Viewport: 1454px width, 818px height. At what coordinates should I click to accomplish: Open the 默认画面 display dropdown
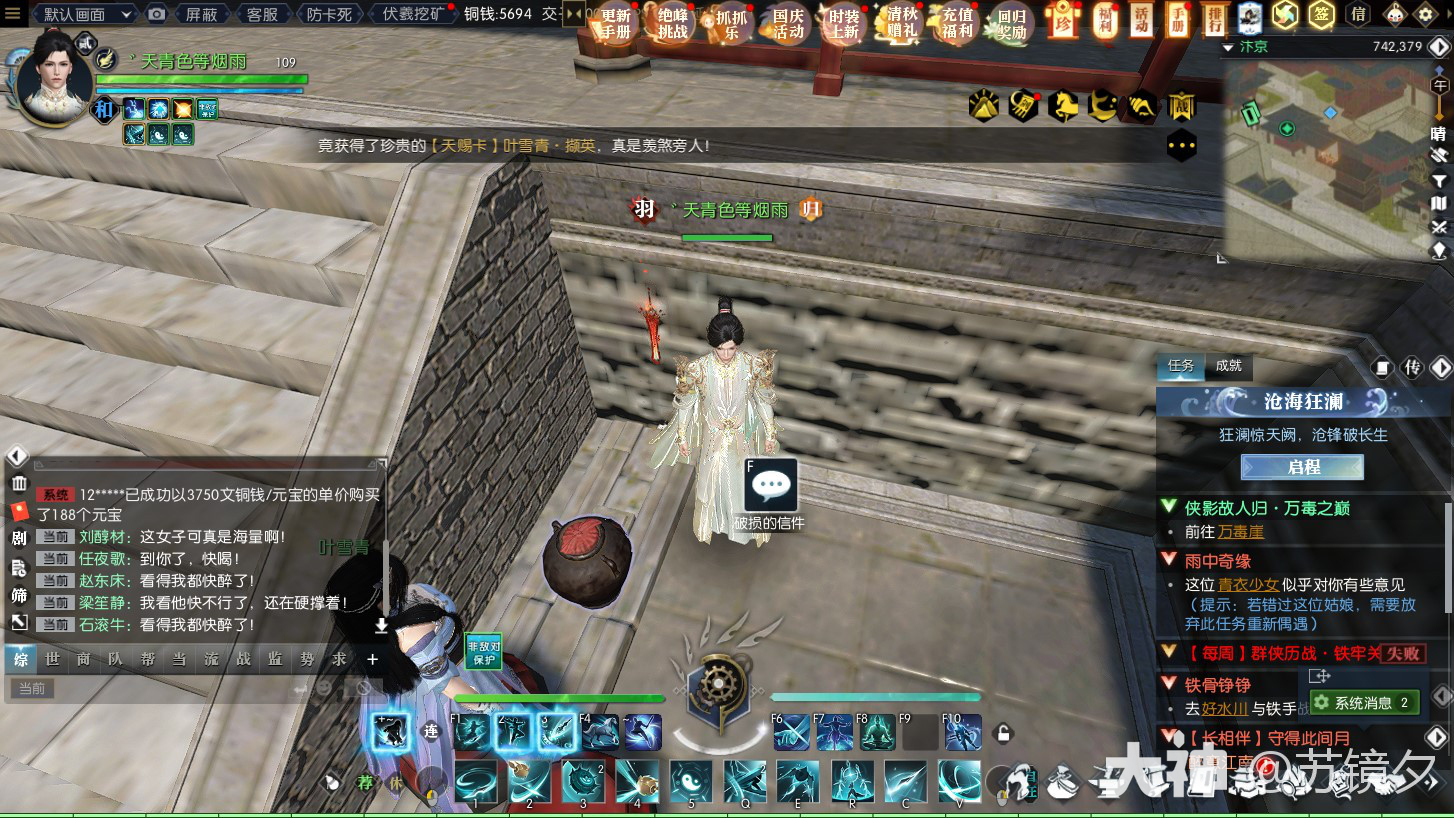pos(85,14)
